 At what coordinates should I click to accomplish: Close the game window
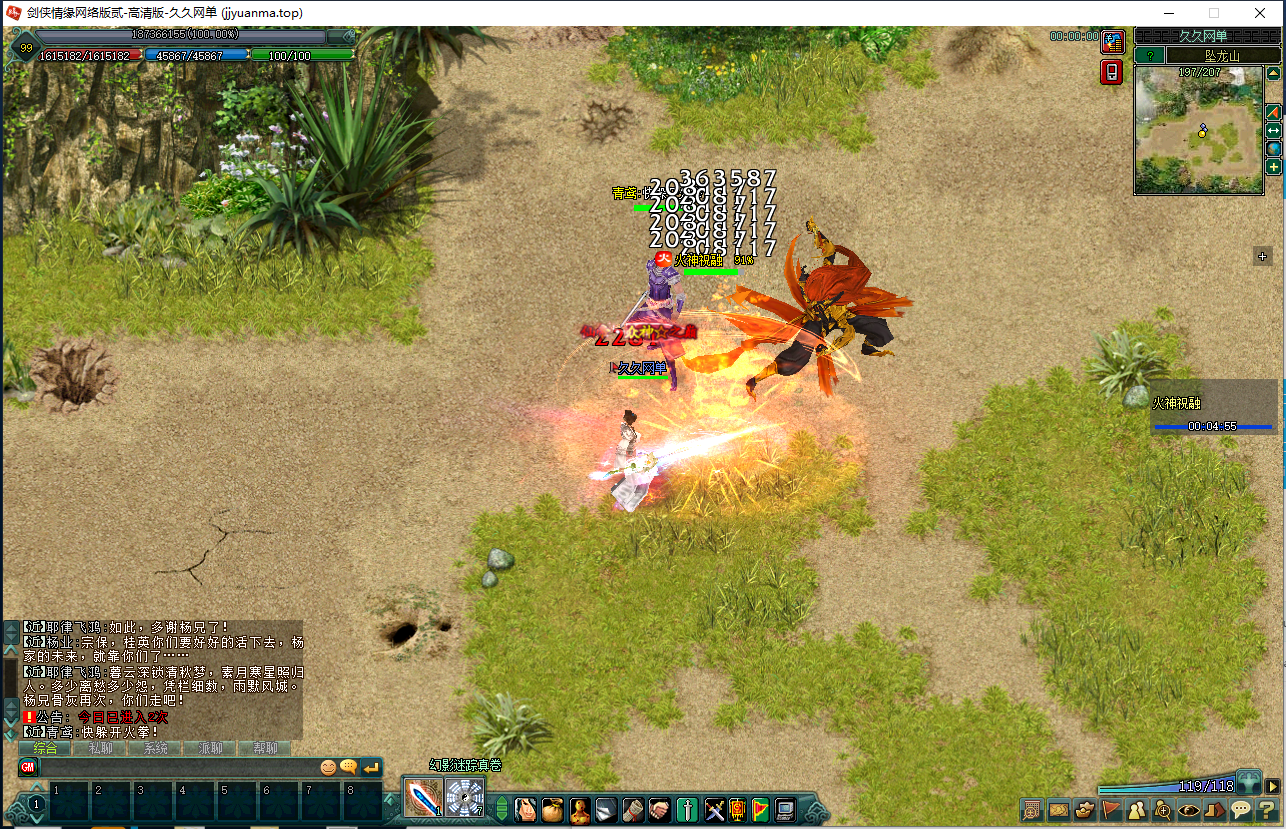(1260, 13)
